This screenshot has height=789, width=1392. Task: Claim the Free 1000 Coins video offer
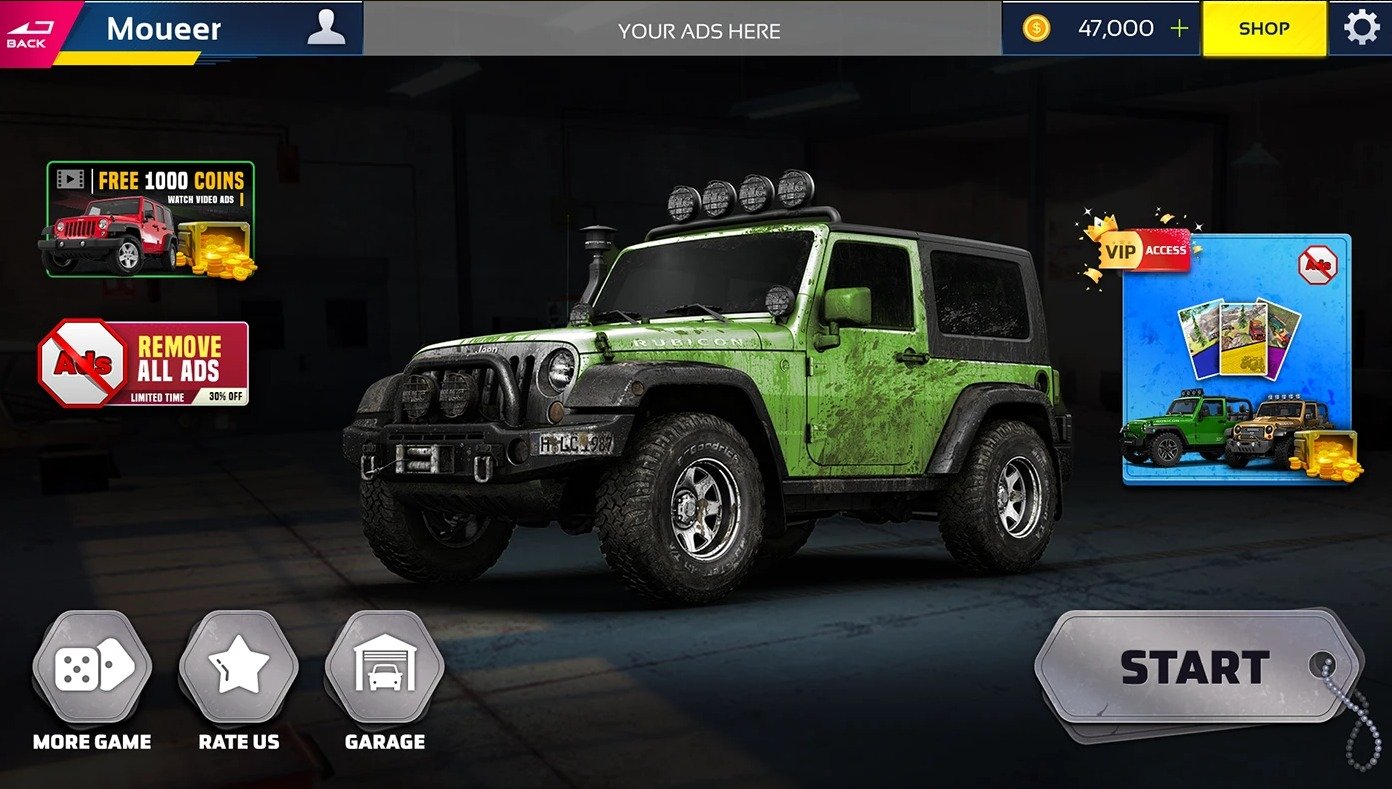tap(150, 220)
